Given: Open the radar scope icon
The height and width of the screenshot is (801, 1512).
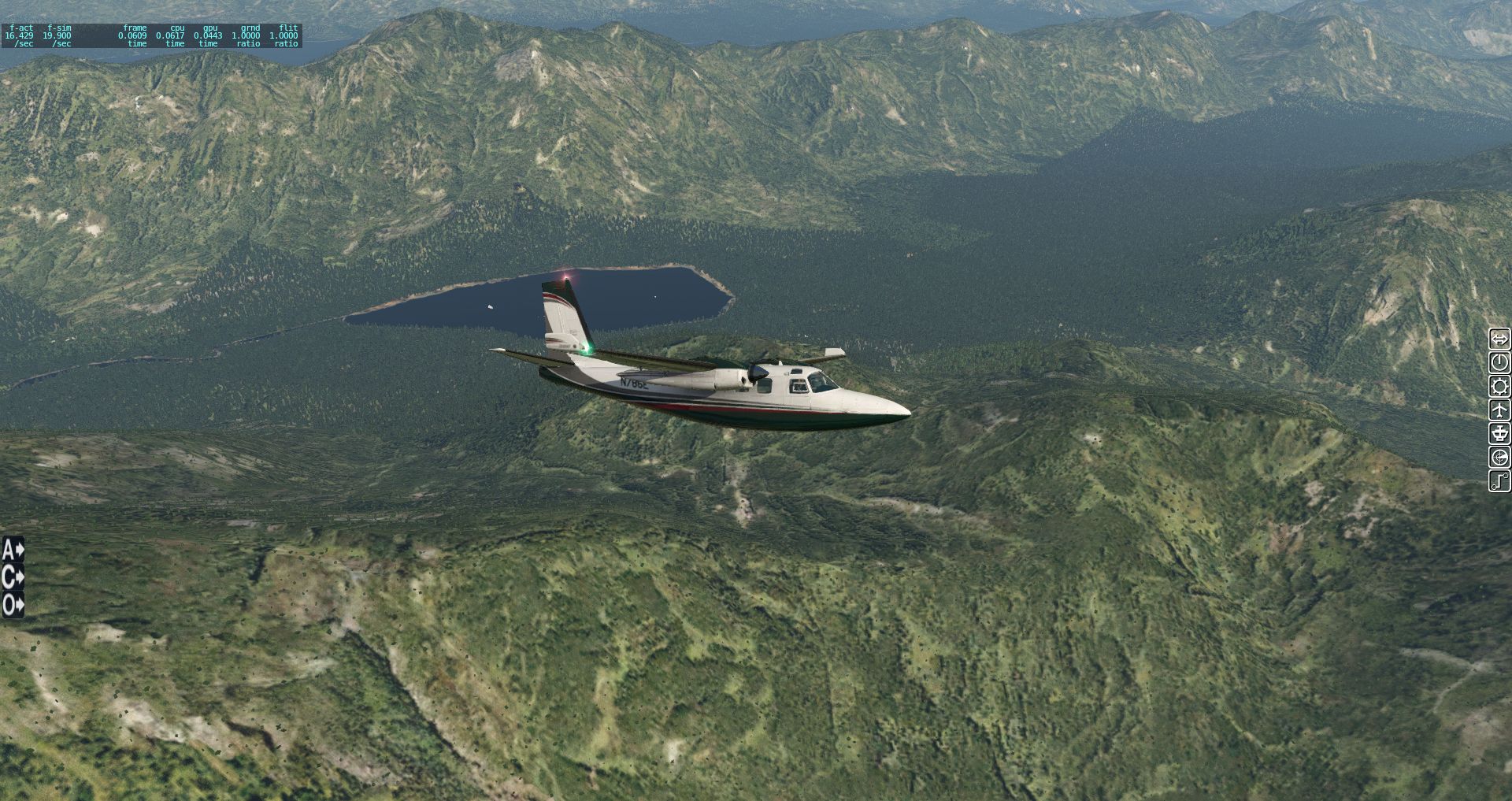Looking at the screenshot, I should (x=1499, y=458).
